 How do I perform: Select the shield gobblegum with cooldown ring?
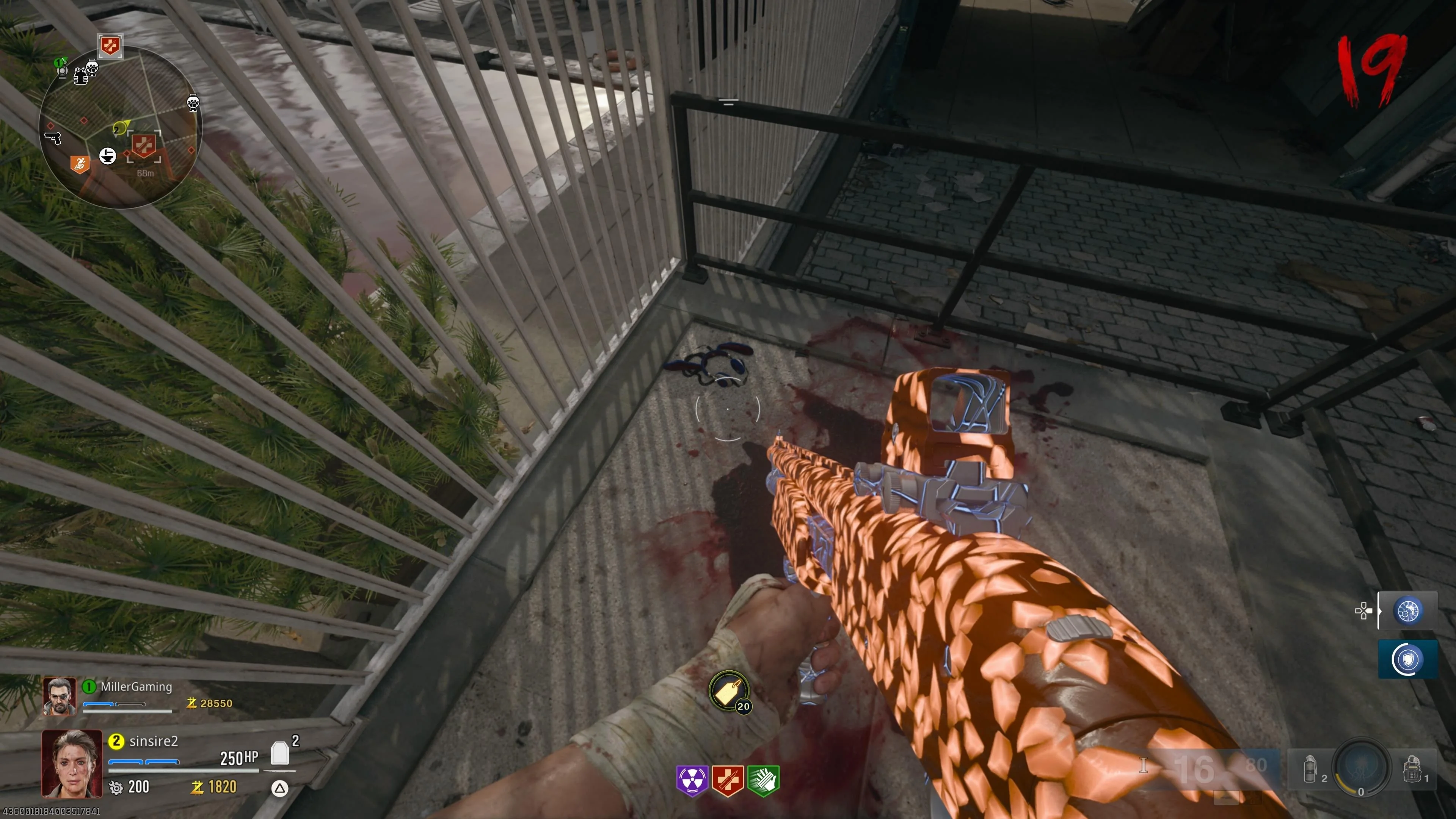tap(1407, 659)
